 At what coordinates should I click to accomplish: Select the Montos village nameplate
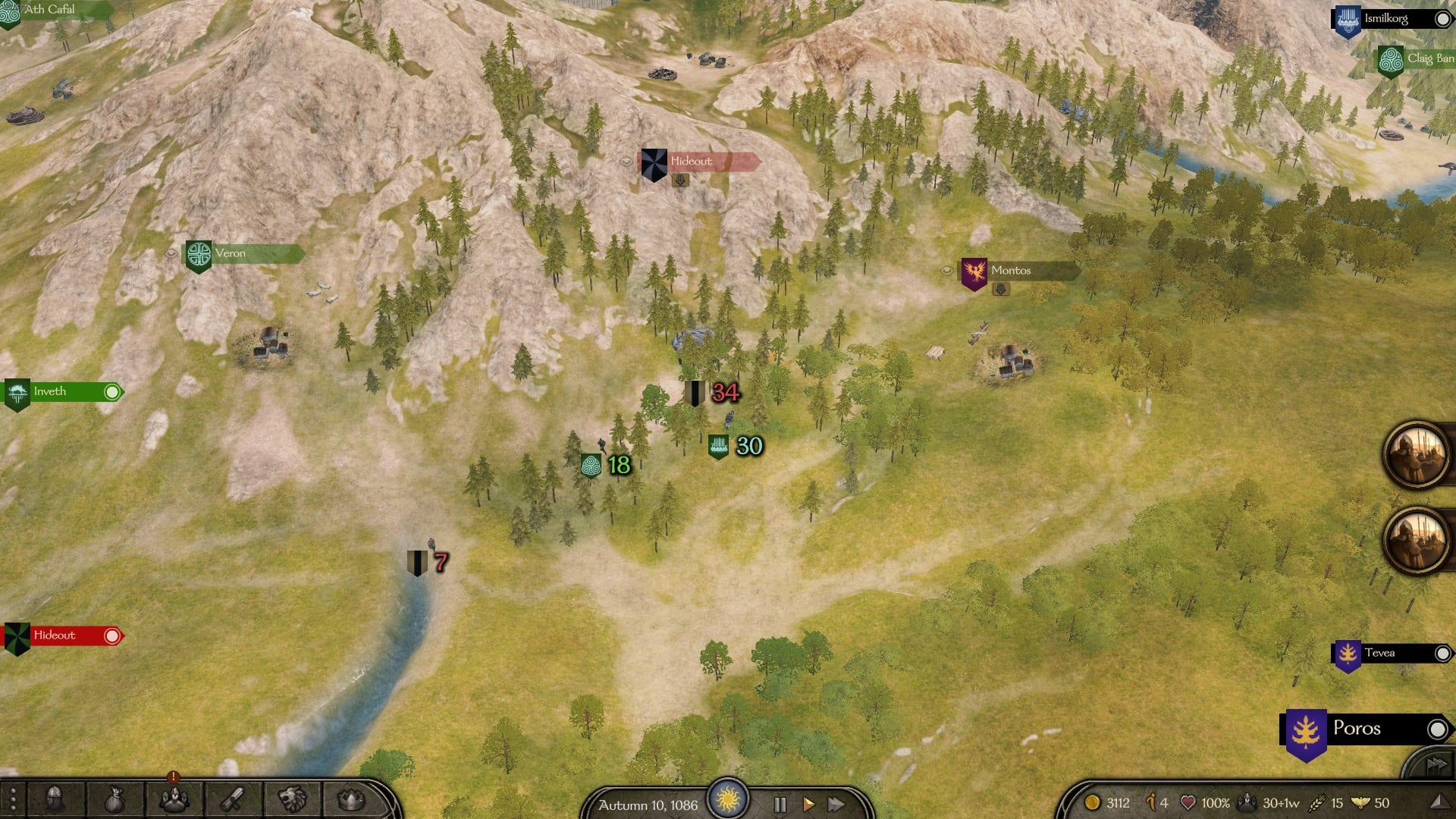(x=1011, y=271)
